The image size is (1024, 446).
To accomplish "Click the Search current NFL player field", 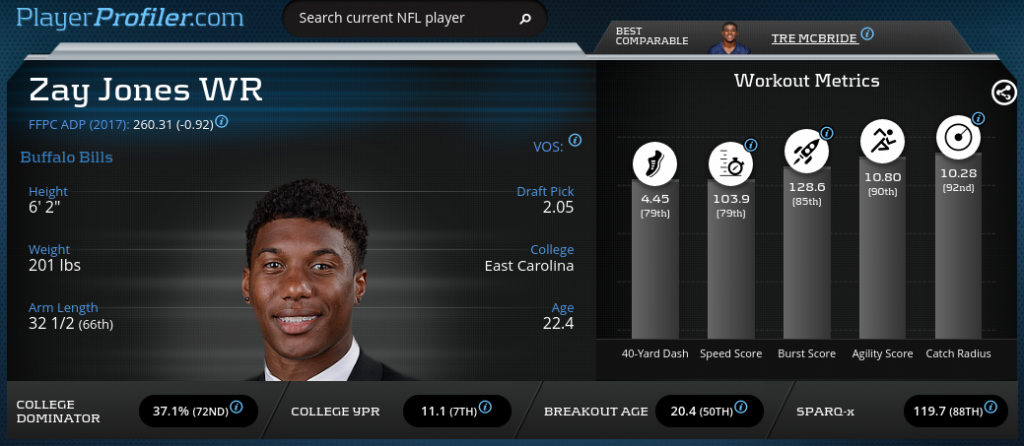I will coord(400,18).
